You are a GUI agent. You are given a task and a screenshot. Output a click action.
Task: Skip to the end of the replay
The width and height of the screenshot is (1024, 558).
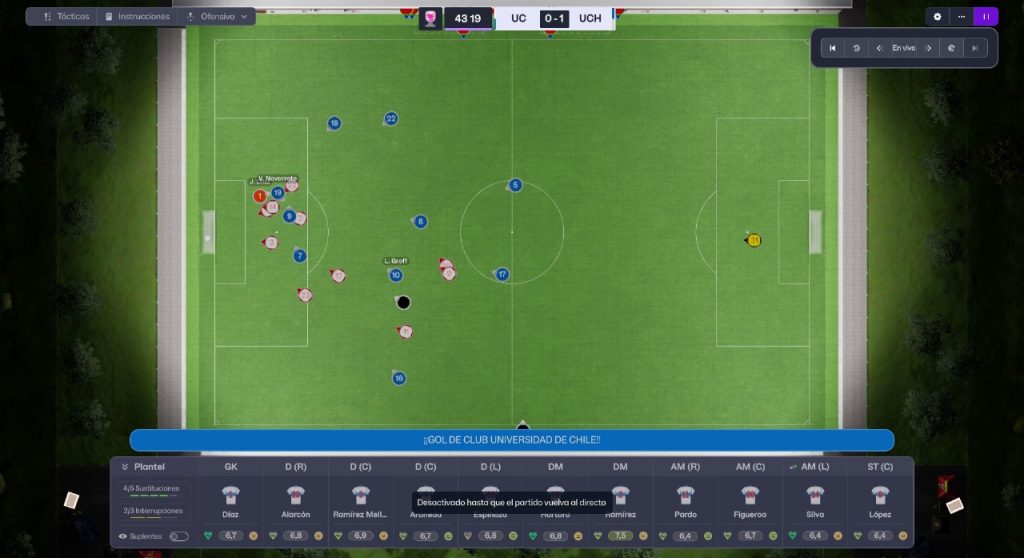click(975, 48)
